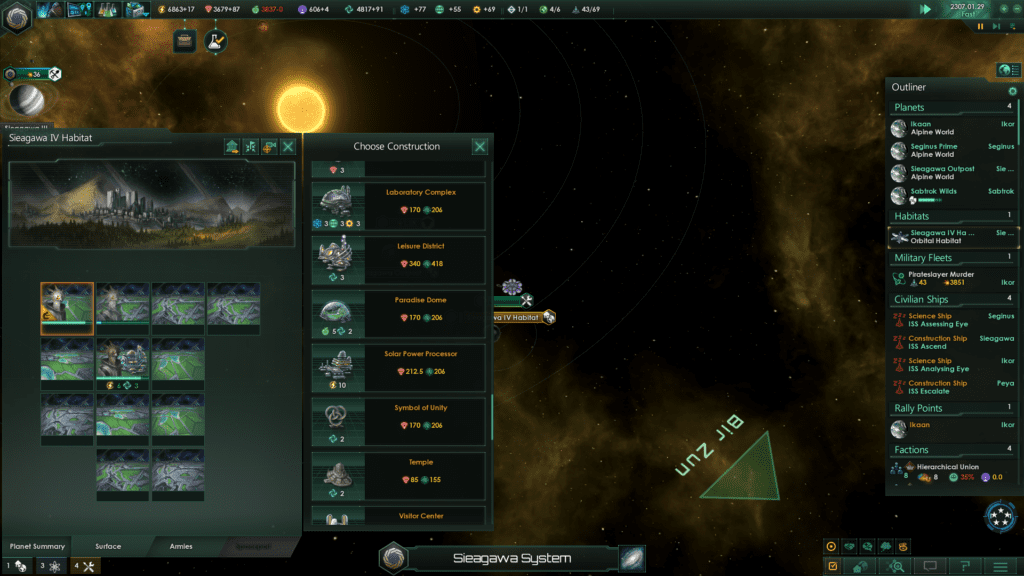Image resolution: width=1024 pixels, height=576 pixels.
Task: Show the Planet Summary tab
Action: [37, 546]
